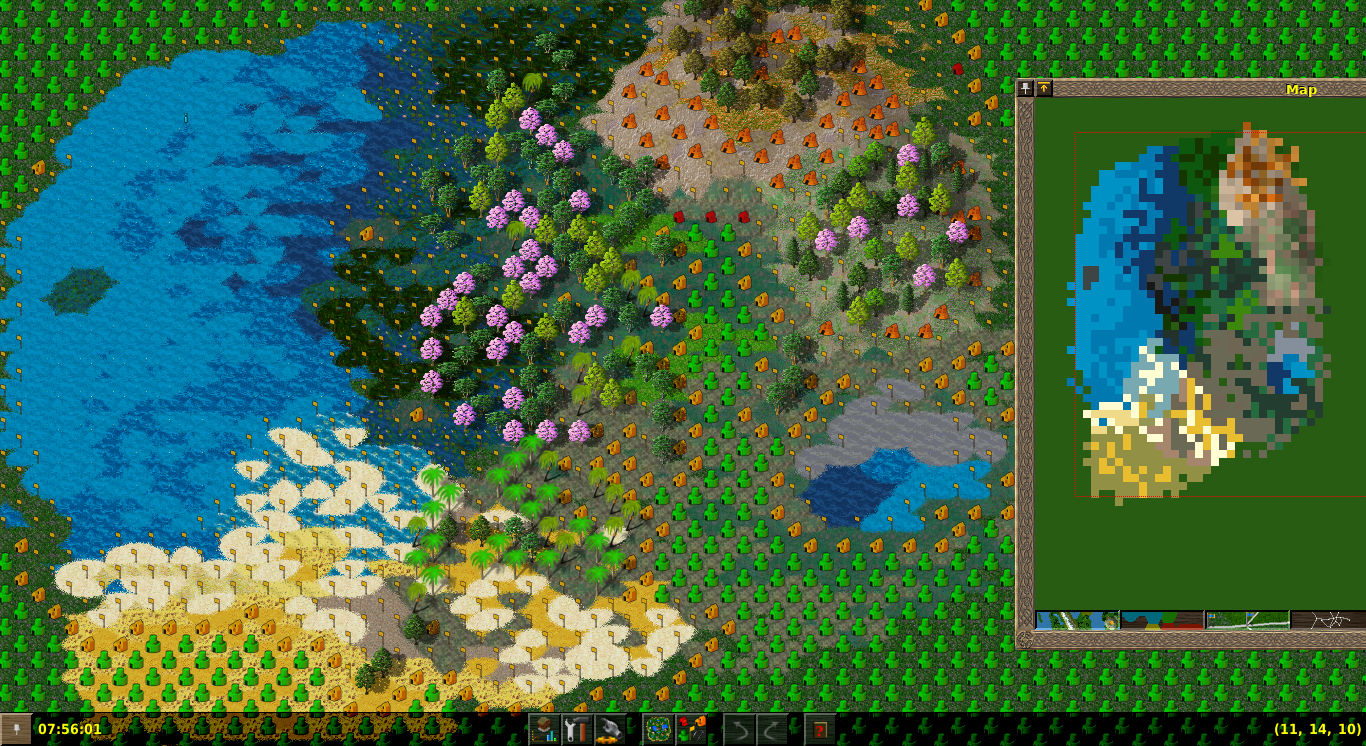
Task: Toggle the owner colours layer on the minimap
Action: point(1162,620)
